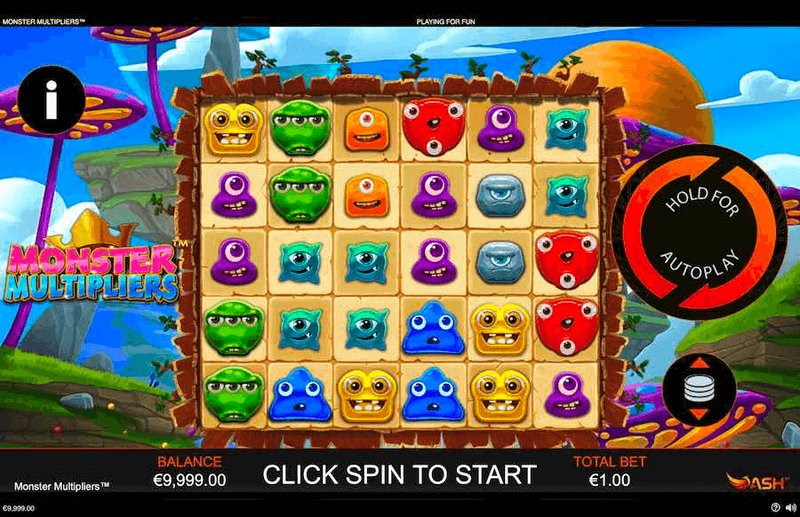The image size is (800, 517).
Task: Click the spin button labeled Hold for Autoplay
Action: (x=699, y=231)
